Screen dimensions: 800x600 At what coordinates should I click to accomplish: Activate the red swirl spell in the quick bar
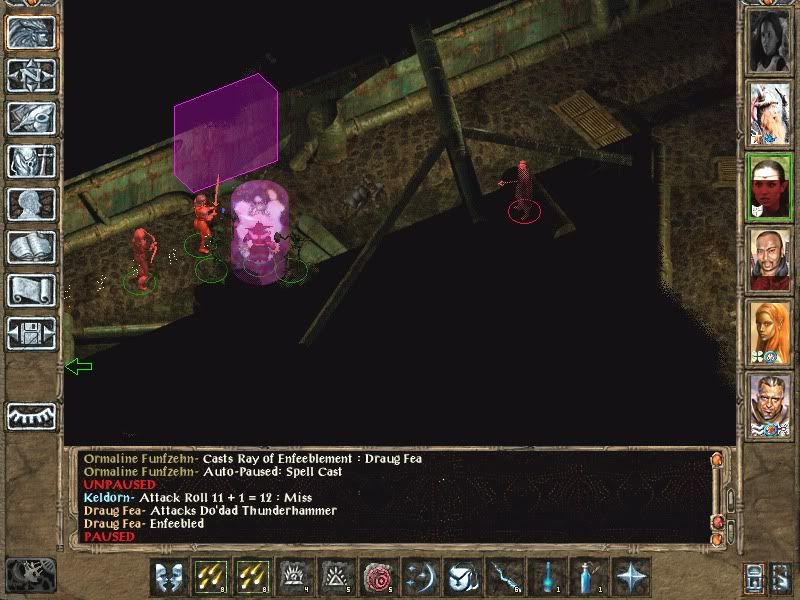click(x=378, y=577)
